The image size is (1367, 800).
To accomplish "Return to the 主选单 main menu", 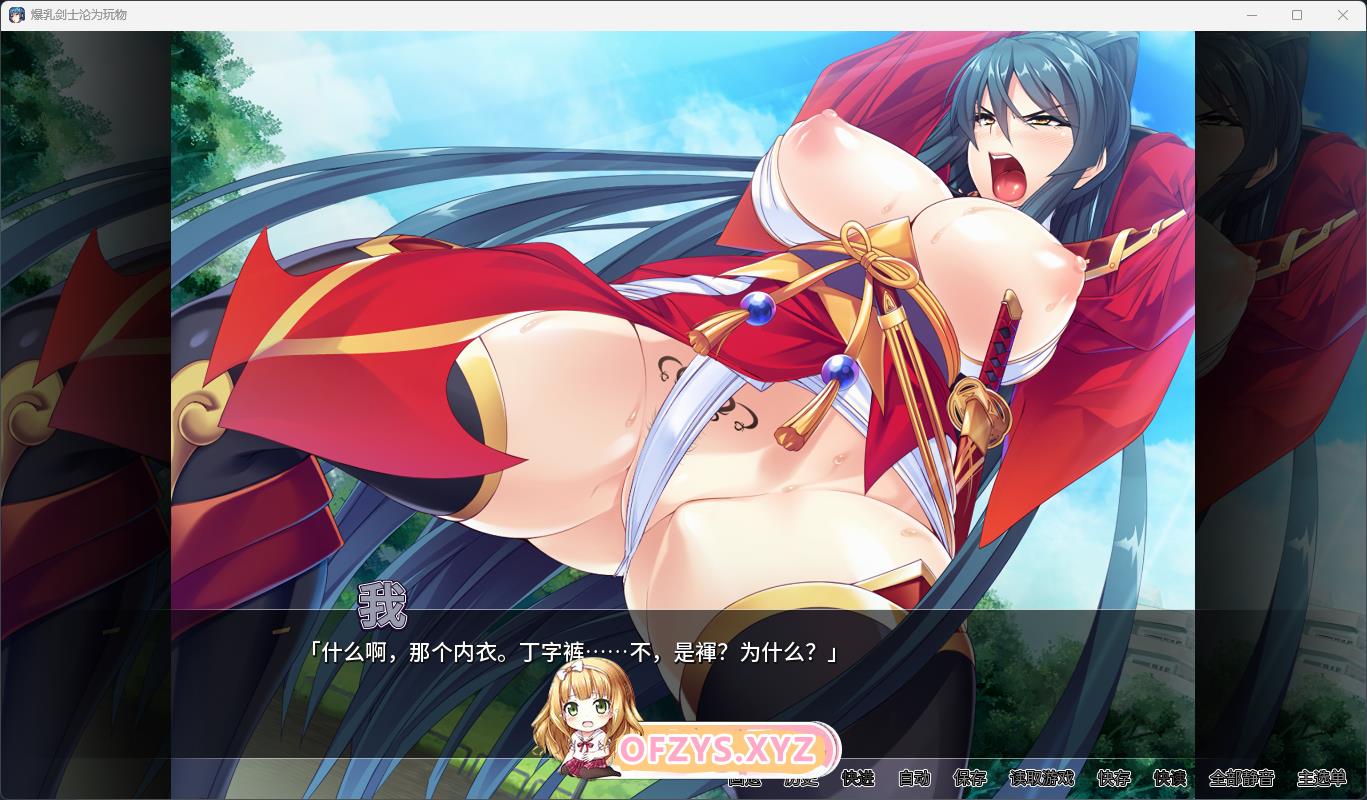I will (x=1321, y=778).
